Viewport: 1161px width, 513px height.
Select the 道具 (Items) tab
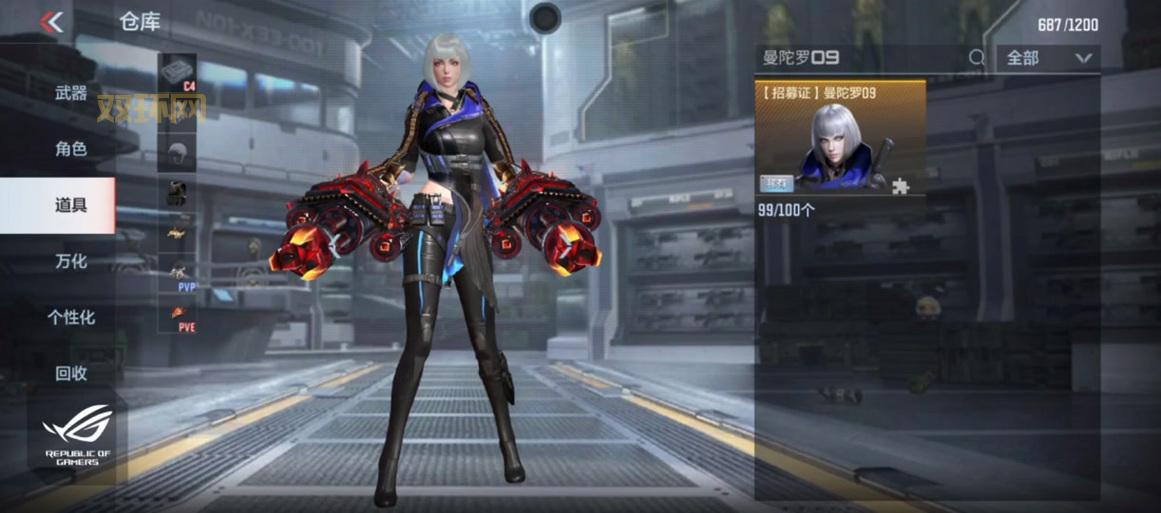71,206
